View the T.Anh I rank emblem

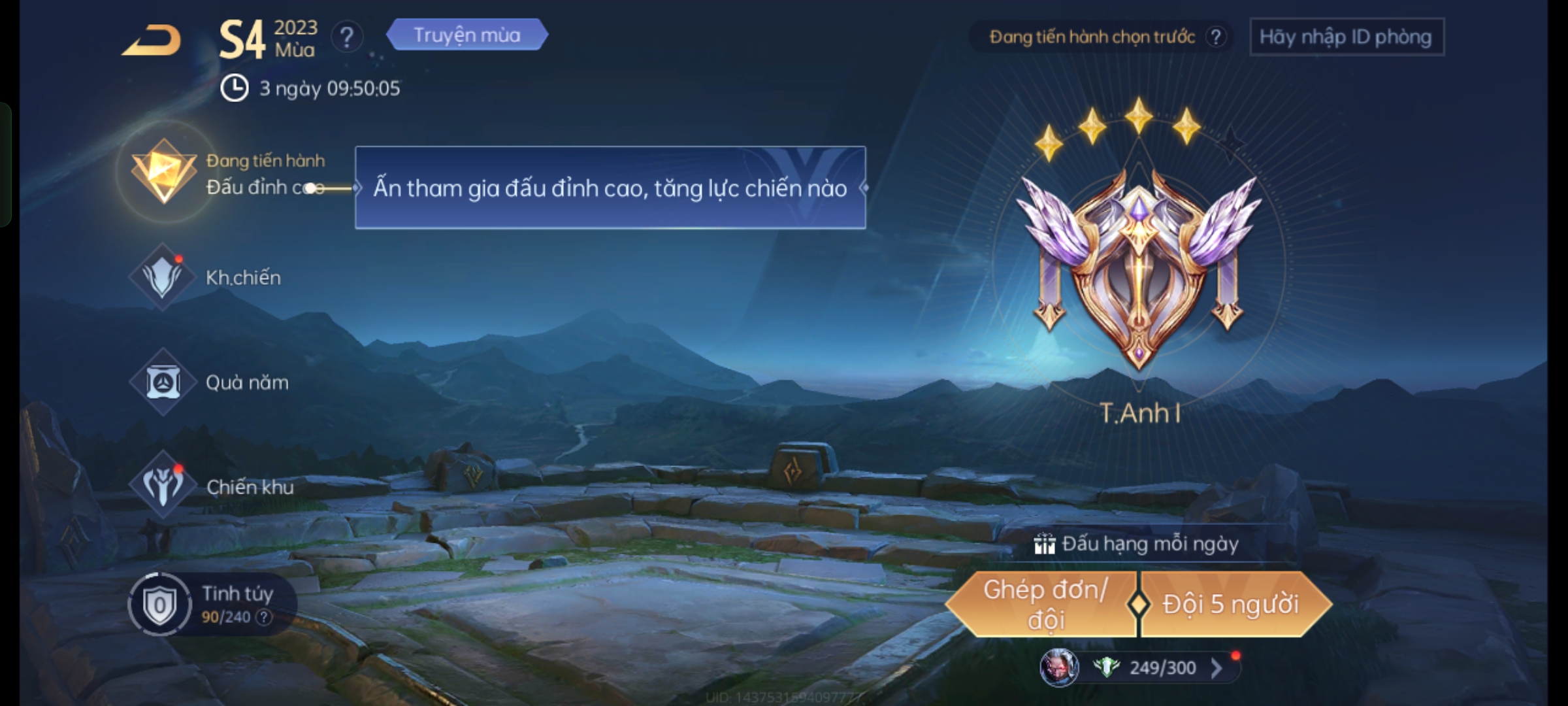click(1139, 268)
